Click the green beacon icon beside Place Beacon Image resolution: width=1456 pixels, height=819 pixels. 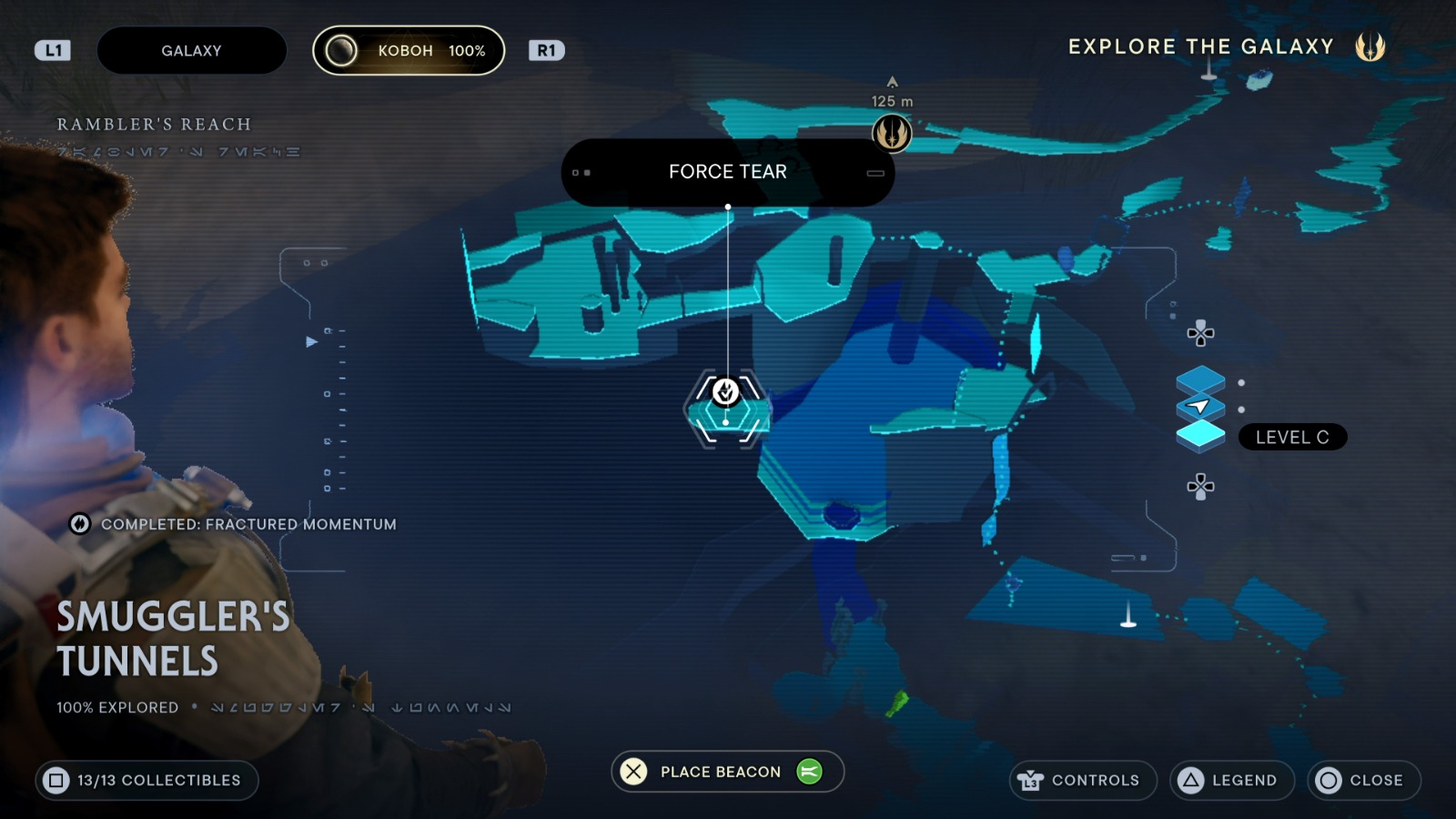point(811,771)
